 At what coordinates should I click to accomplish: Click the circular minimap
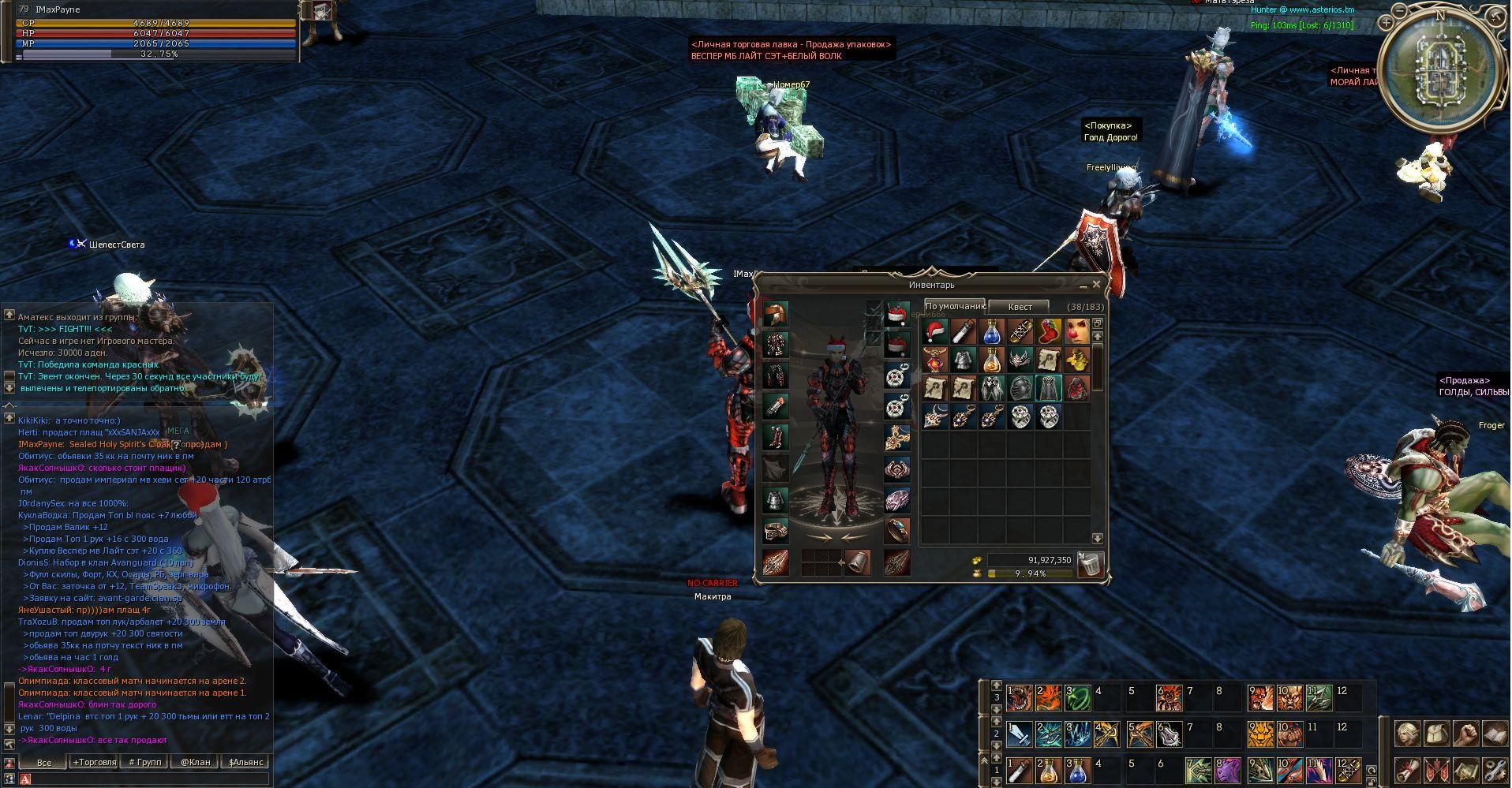pyautogui.click(x=1439, y=69)
